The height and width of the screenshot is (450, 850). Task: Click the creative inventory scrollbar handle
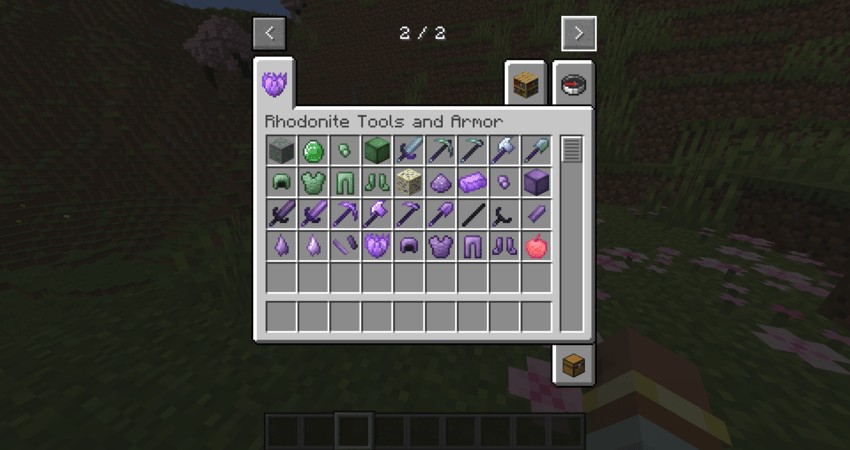click(x=571, y=150)
